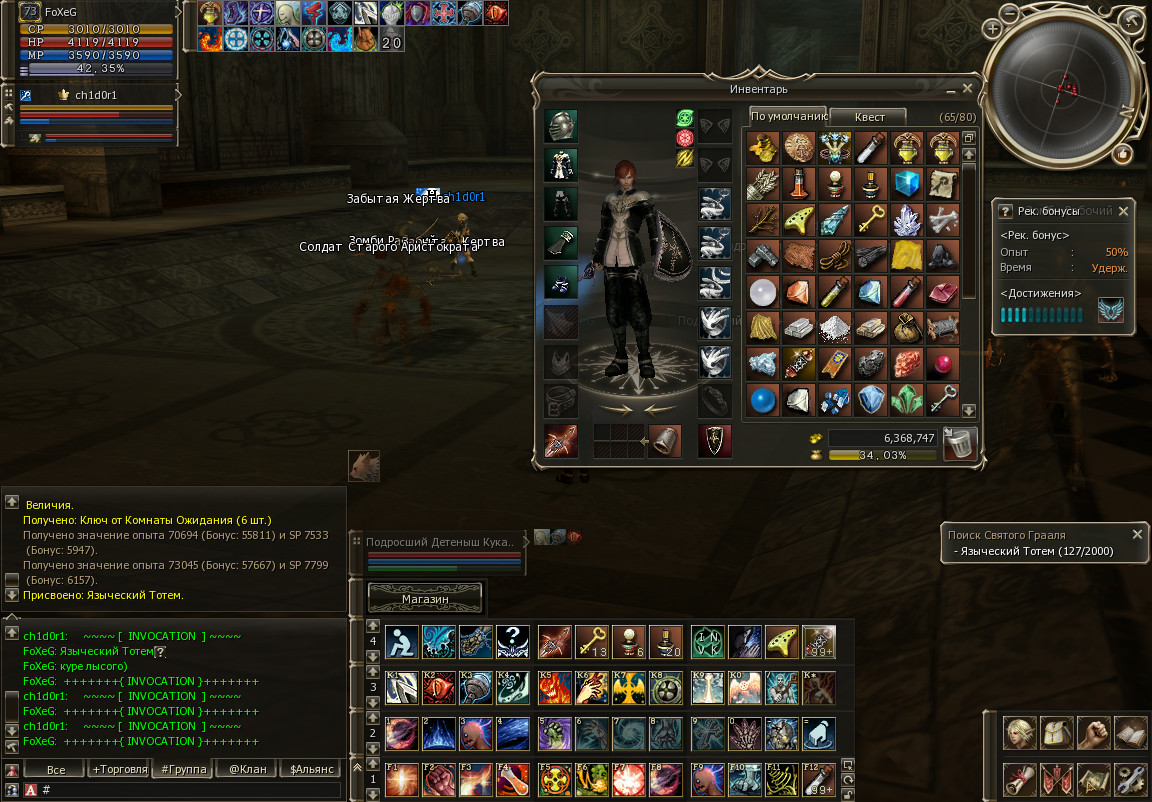Switch chat to the @Клан tab
1152x802 pixels.
tap(247, 769)
